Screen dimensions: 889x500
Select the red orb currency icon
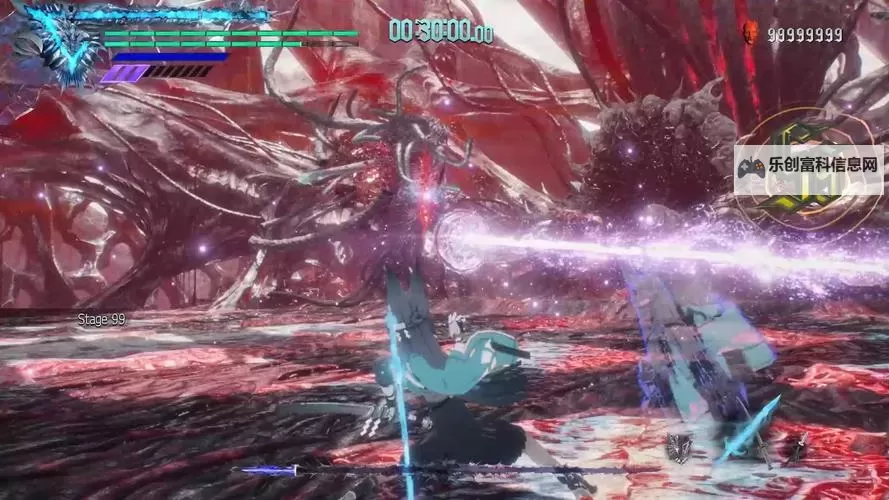747,35
